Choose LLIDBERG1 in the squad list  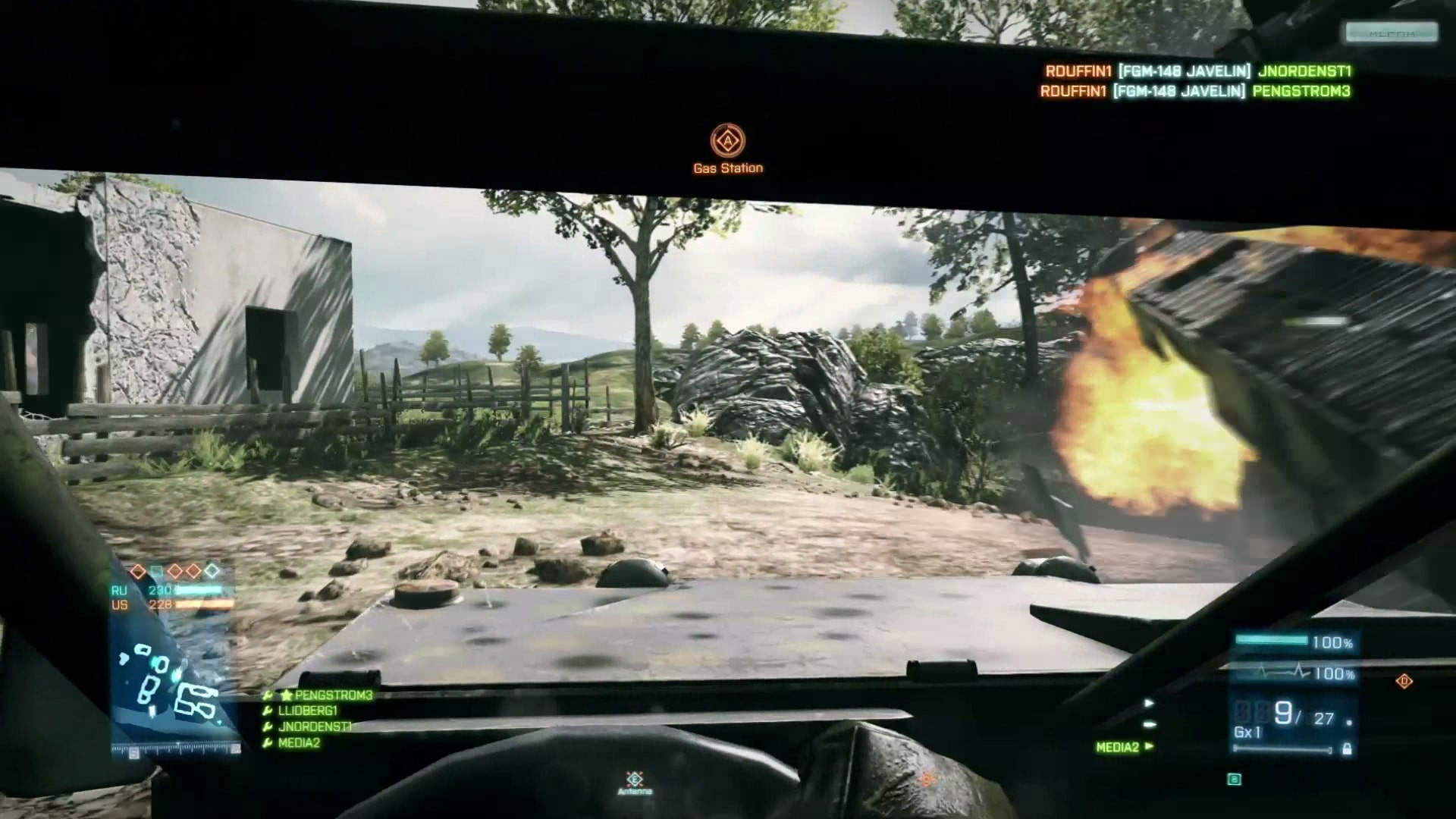point(307,711)
